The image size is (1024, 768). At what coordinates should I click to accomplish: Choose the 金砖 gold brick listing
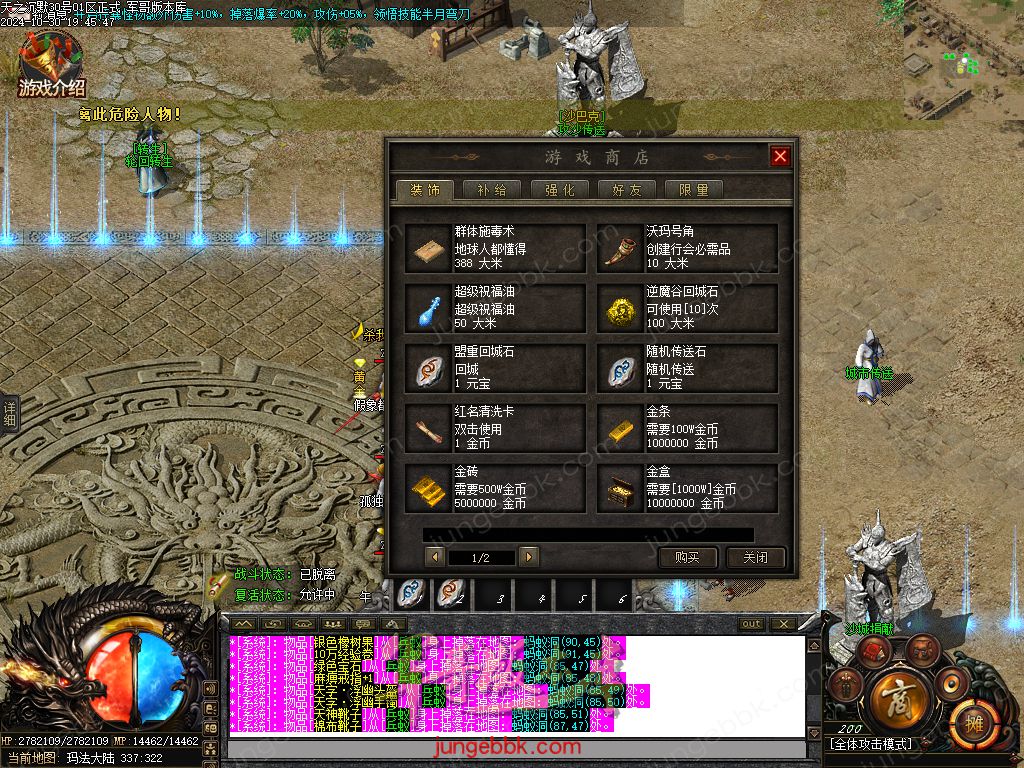coord(496,489)
